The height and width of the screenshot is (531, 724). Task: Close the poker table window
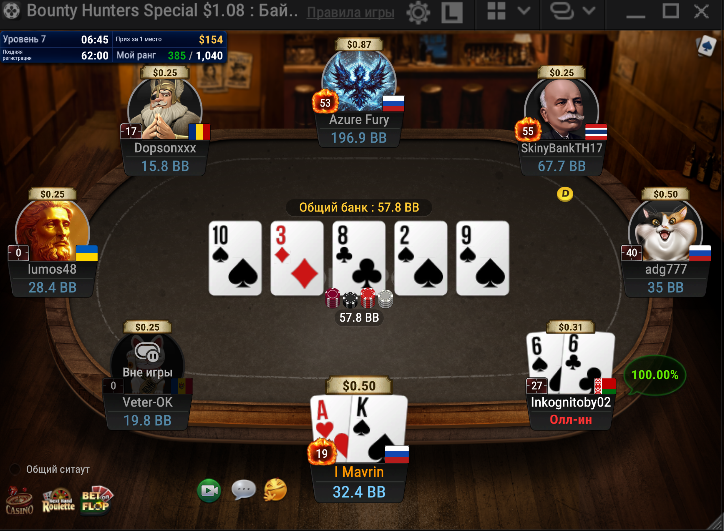click(x=703, y=12)
